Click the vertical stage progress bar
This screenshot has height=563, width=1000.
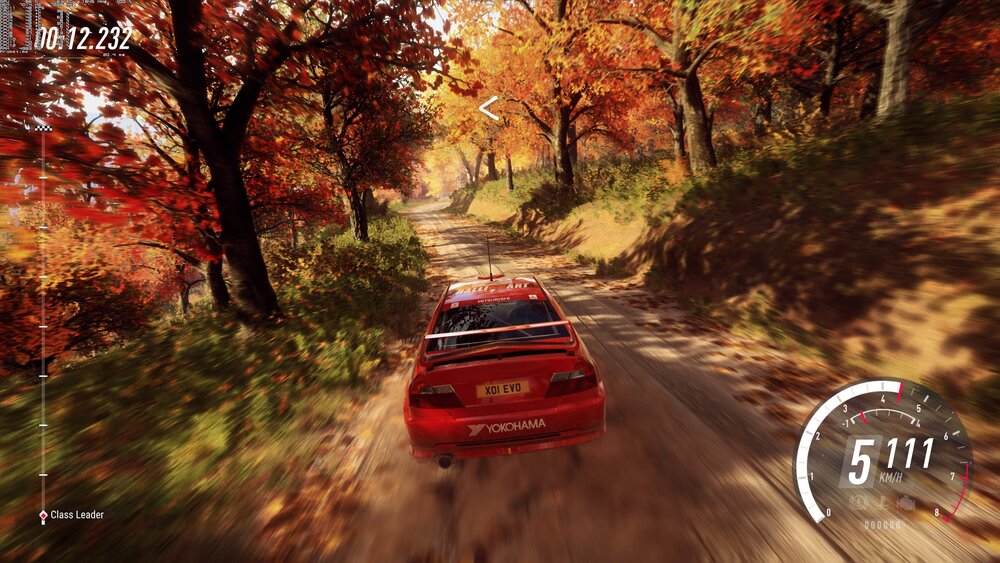pyautogui.click(x=43, y=320)
